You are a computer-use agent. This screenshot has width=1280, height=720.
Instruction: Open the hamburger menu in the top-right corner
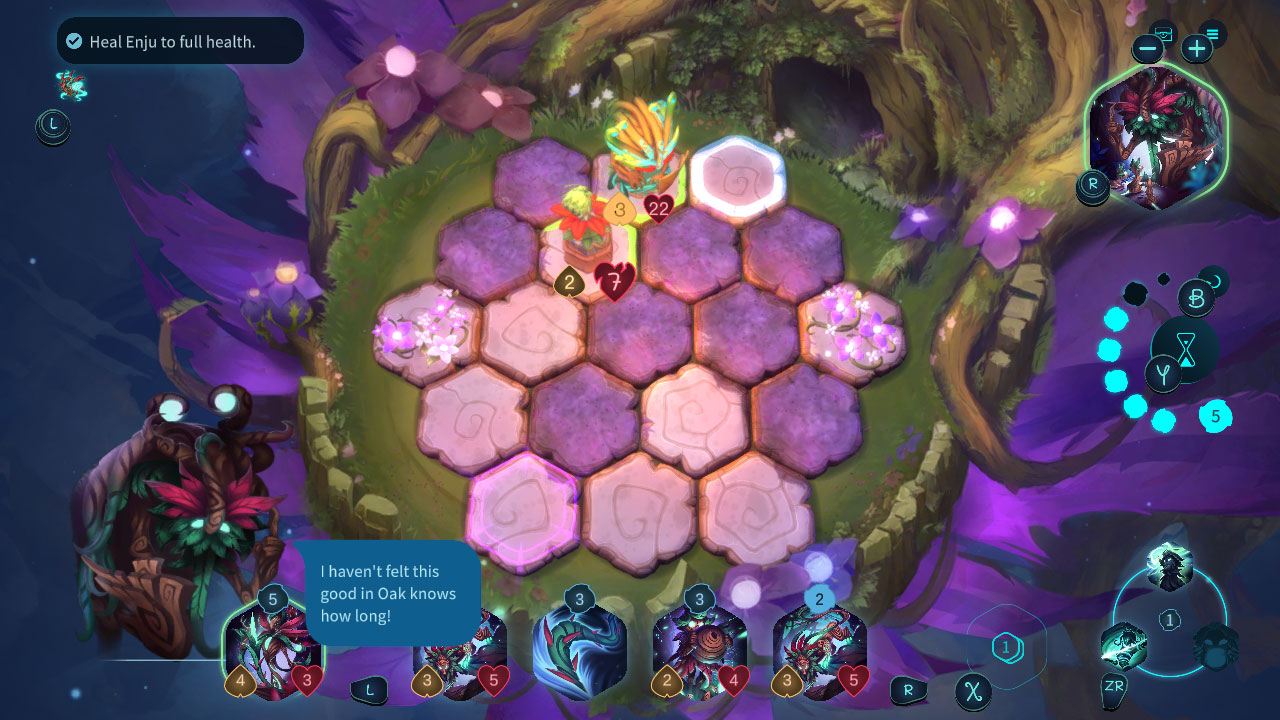(x=1212, y=33)
